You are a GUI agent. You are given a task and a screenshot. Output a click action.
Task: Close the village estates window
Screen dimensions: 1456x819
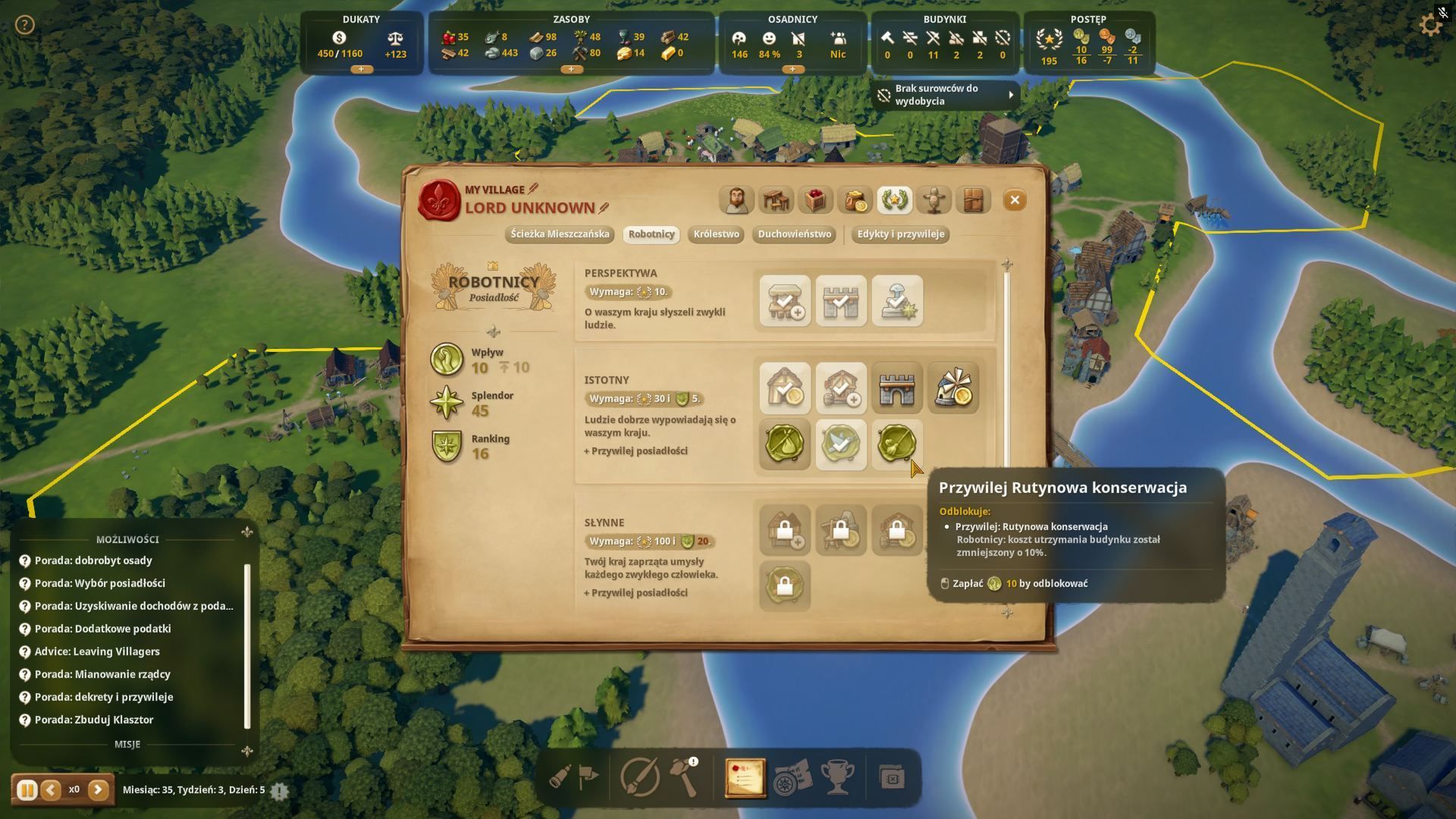pos(1014,200)
